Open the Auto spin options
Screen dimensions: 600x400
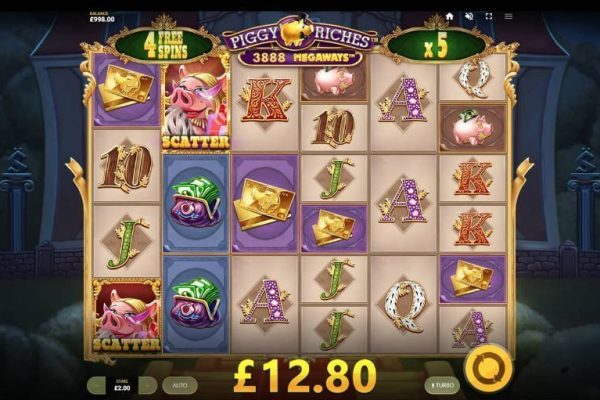tap(179, 384)
